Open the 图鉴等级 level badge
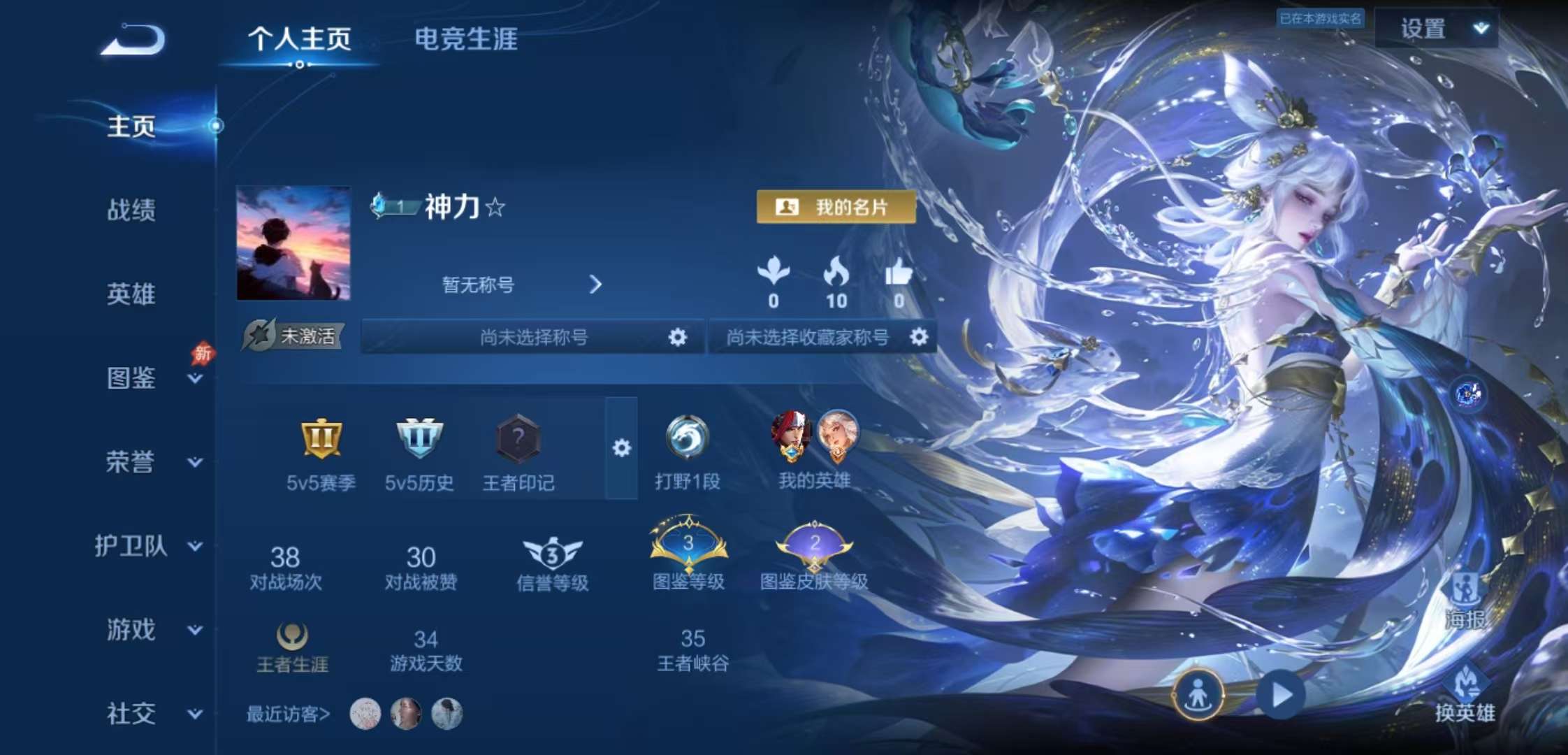The image size is (1568, 755). click(688, 545)
